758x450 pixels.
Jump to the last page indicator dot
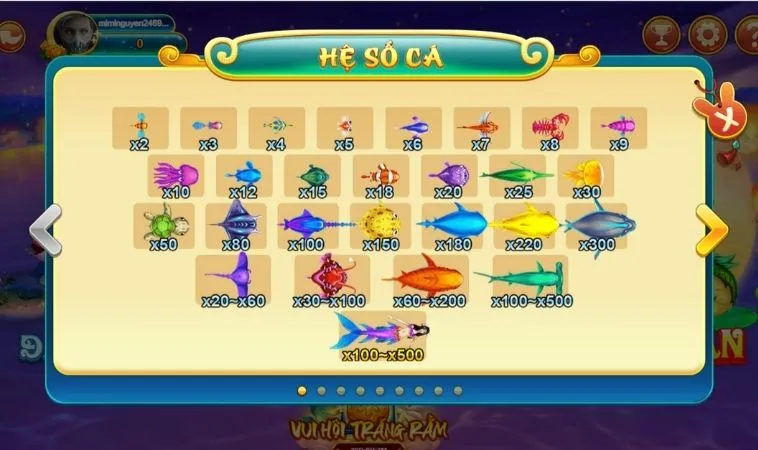click(458, 391)
